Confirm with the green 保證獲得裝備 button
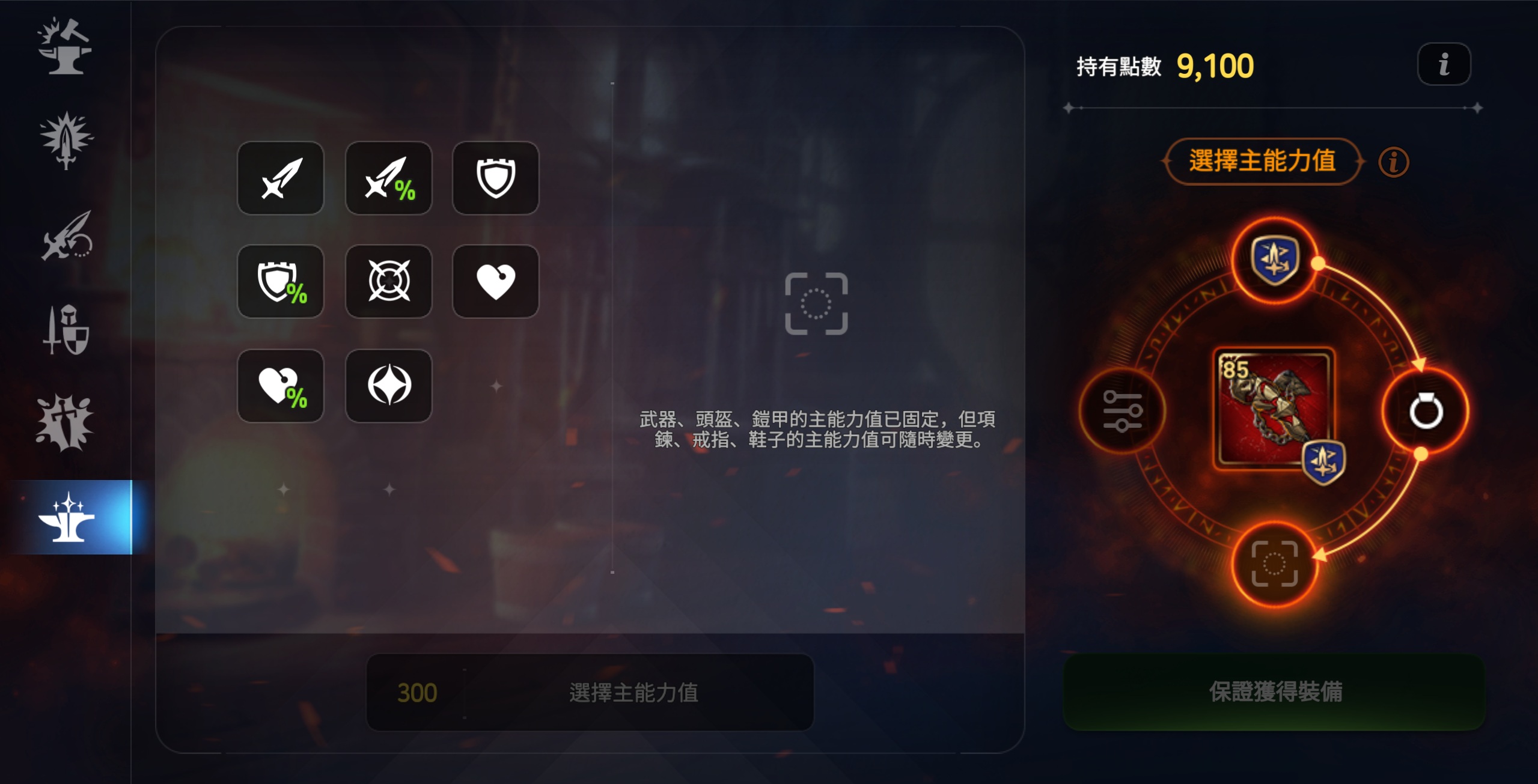Viewport: 1538px width, 784px height. [x=1274, y=692]
